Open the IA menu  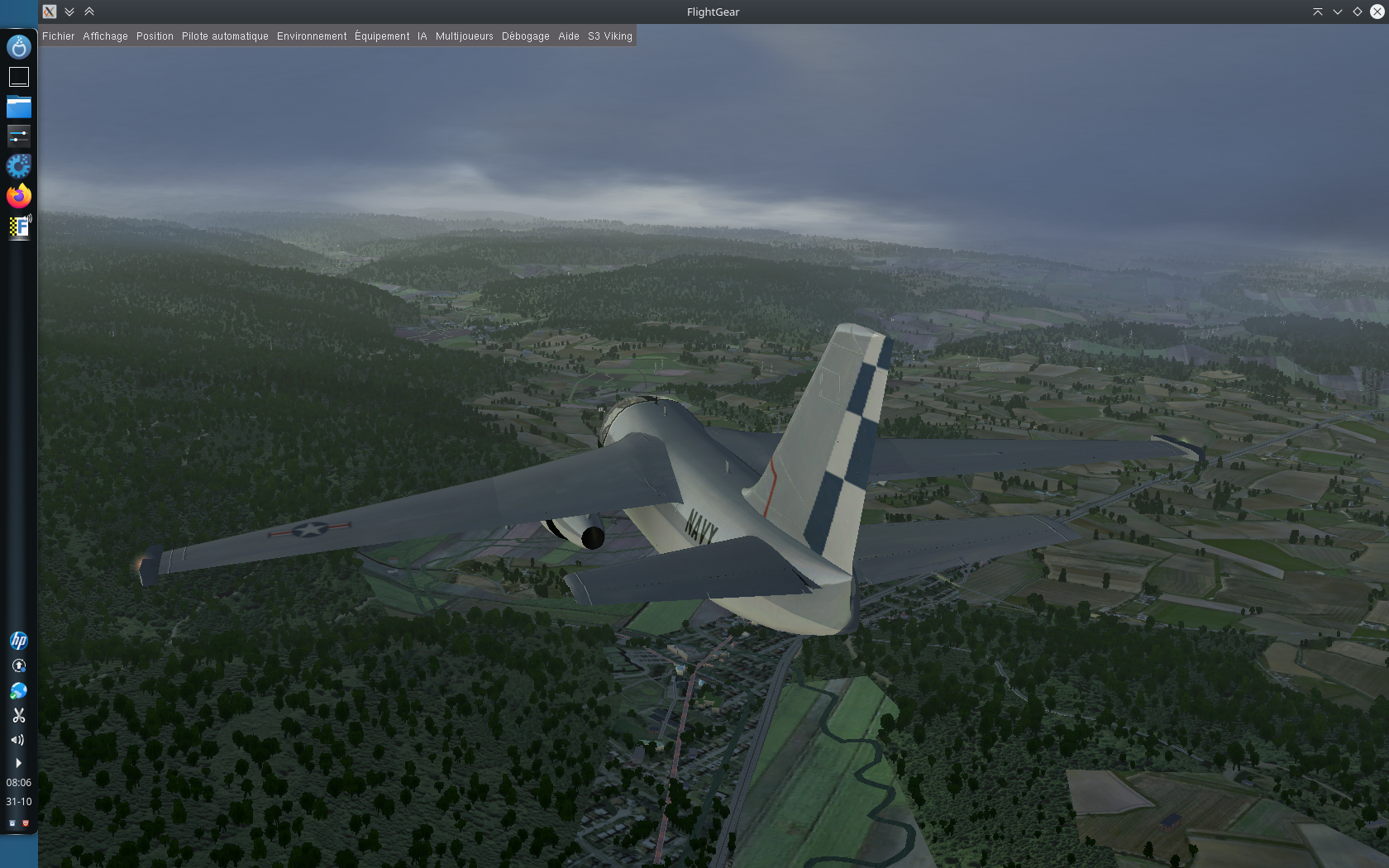pos(422,36)
